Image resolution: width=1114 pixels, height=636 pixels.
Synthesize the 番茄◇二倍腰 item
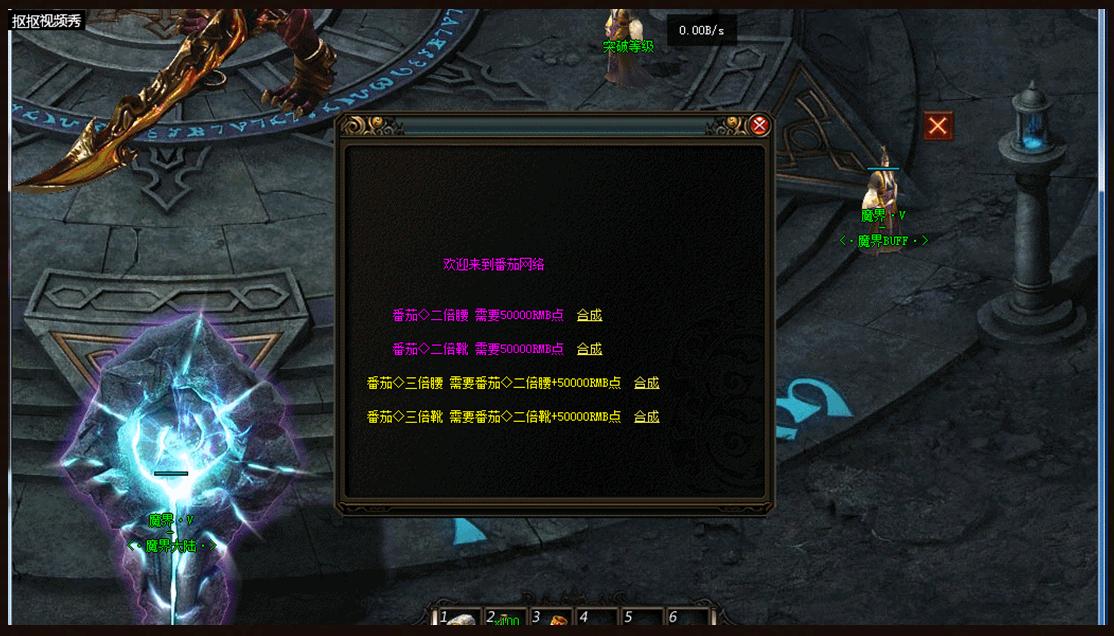coord(589,315)
